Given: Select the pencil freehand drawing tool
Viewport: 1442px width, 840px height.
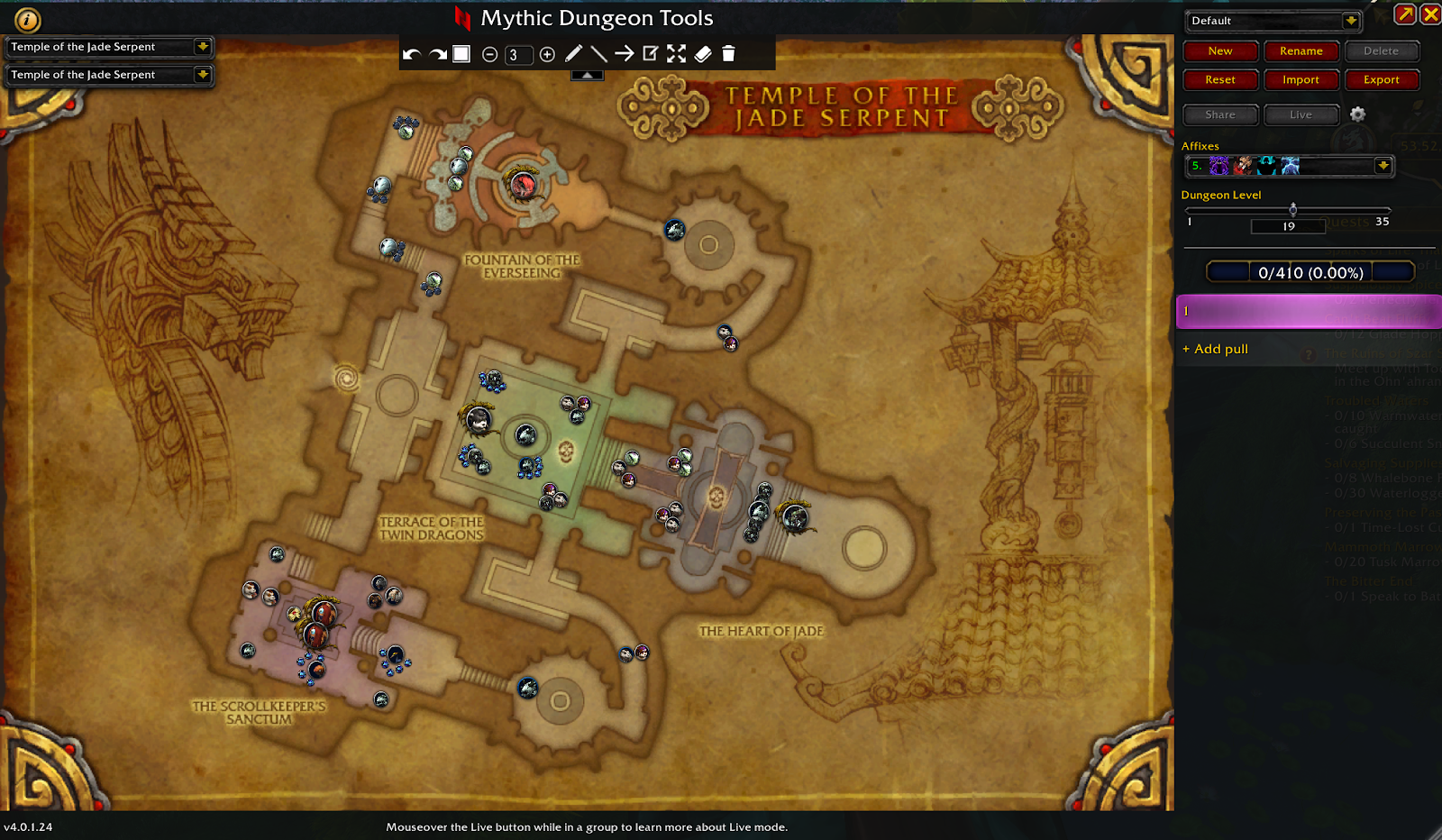Looking at the screenshot, I should (573, 54).
